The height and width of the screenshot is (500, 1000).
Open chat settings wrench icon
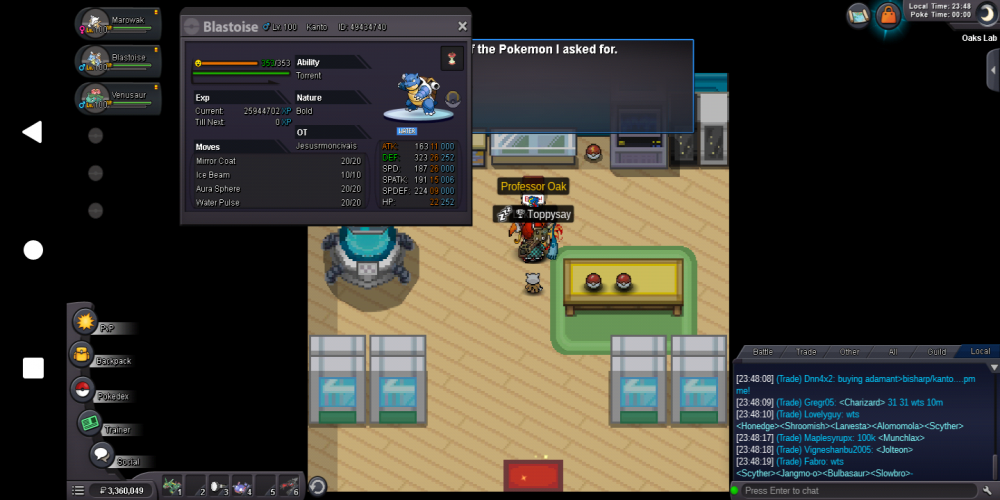pos(989,490)
